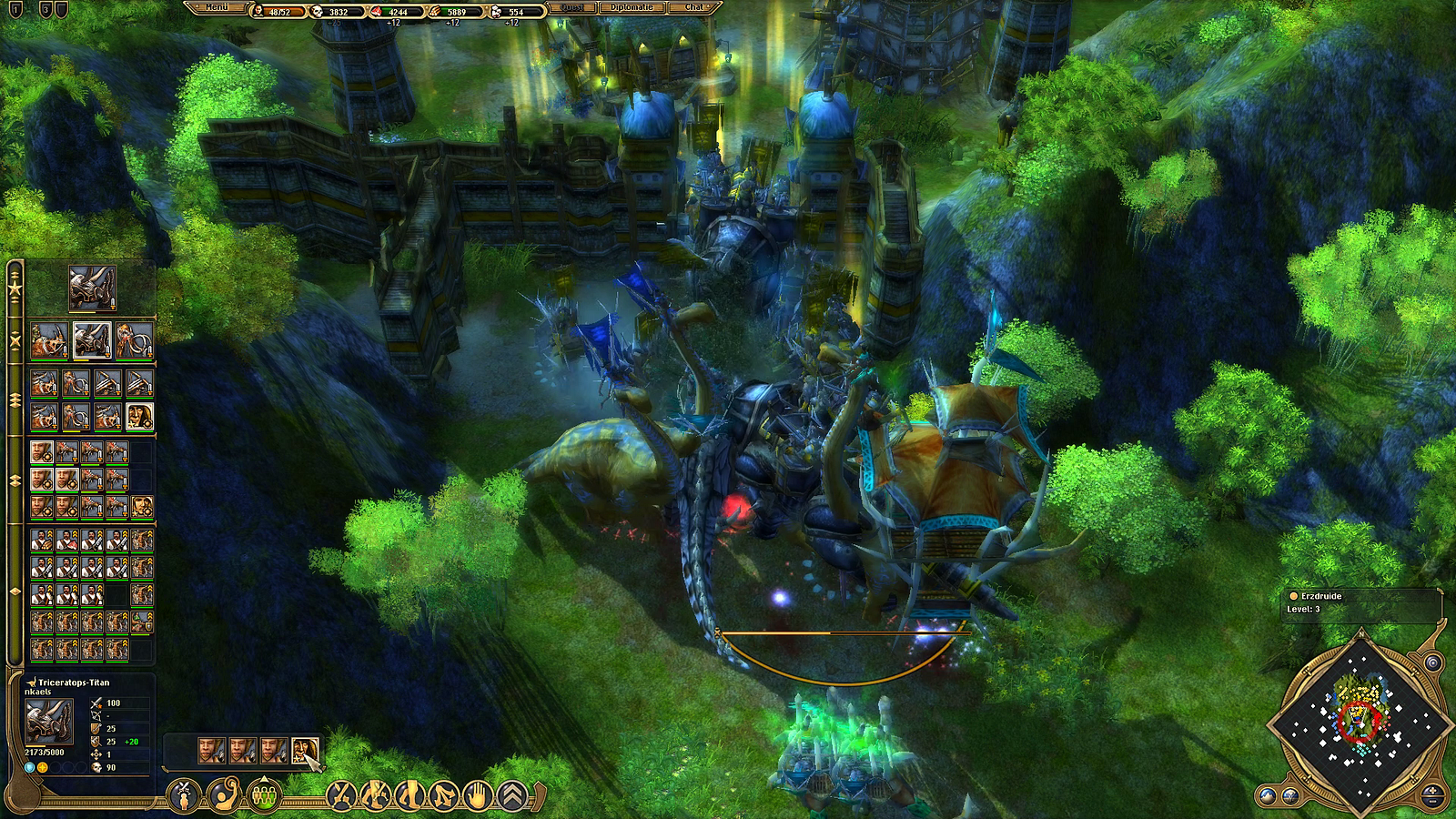Image resolution: width=1456 pixels, height=819 pixels.
Task: Choose the highlighted Triceratops unit in the army list
Action: [x=92, y=340]
